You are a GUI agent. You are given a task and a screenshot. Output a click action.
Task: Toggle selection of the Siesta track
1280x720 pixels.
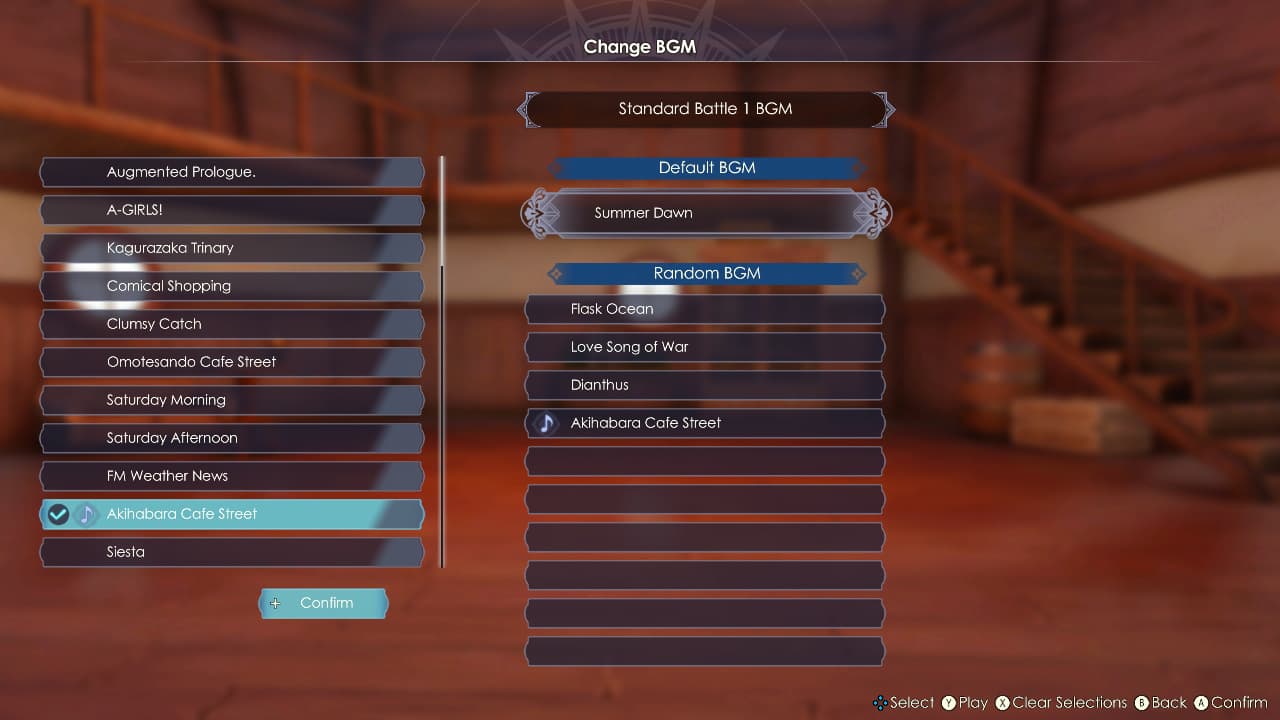tap(232, 552)
